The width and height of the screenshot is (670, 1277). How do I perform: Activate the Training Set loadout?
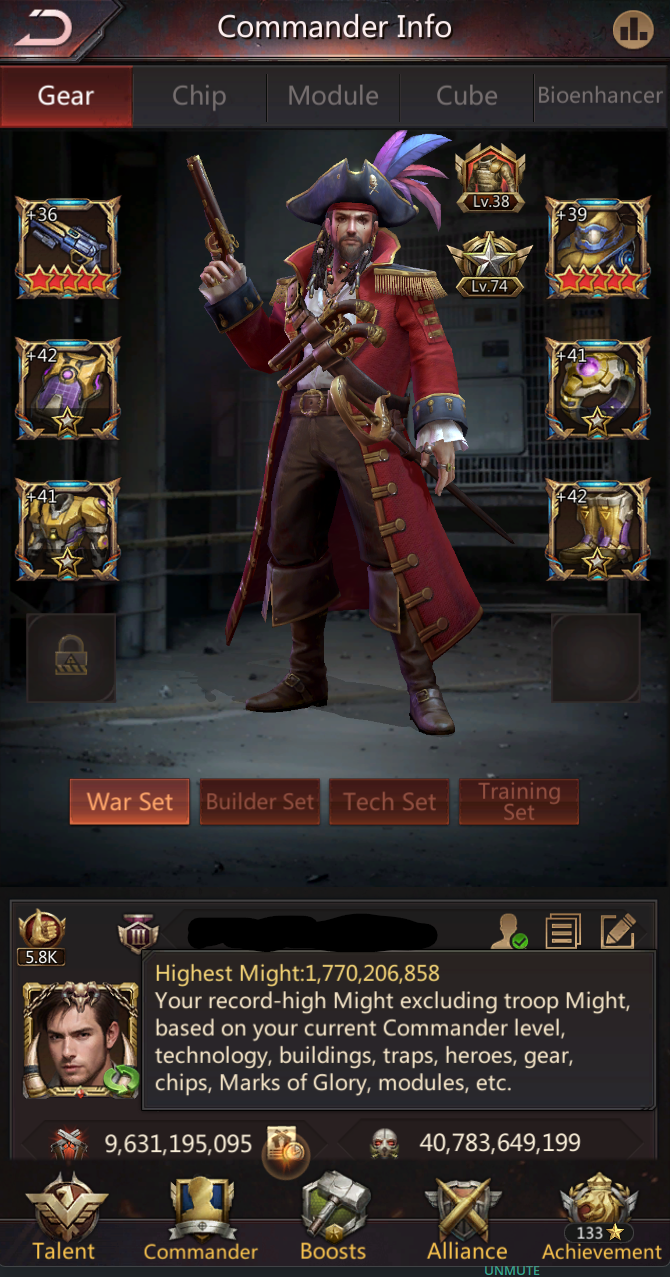coord(518,802)
